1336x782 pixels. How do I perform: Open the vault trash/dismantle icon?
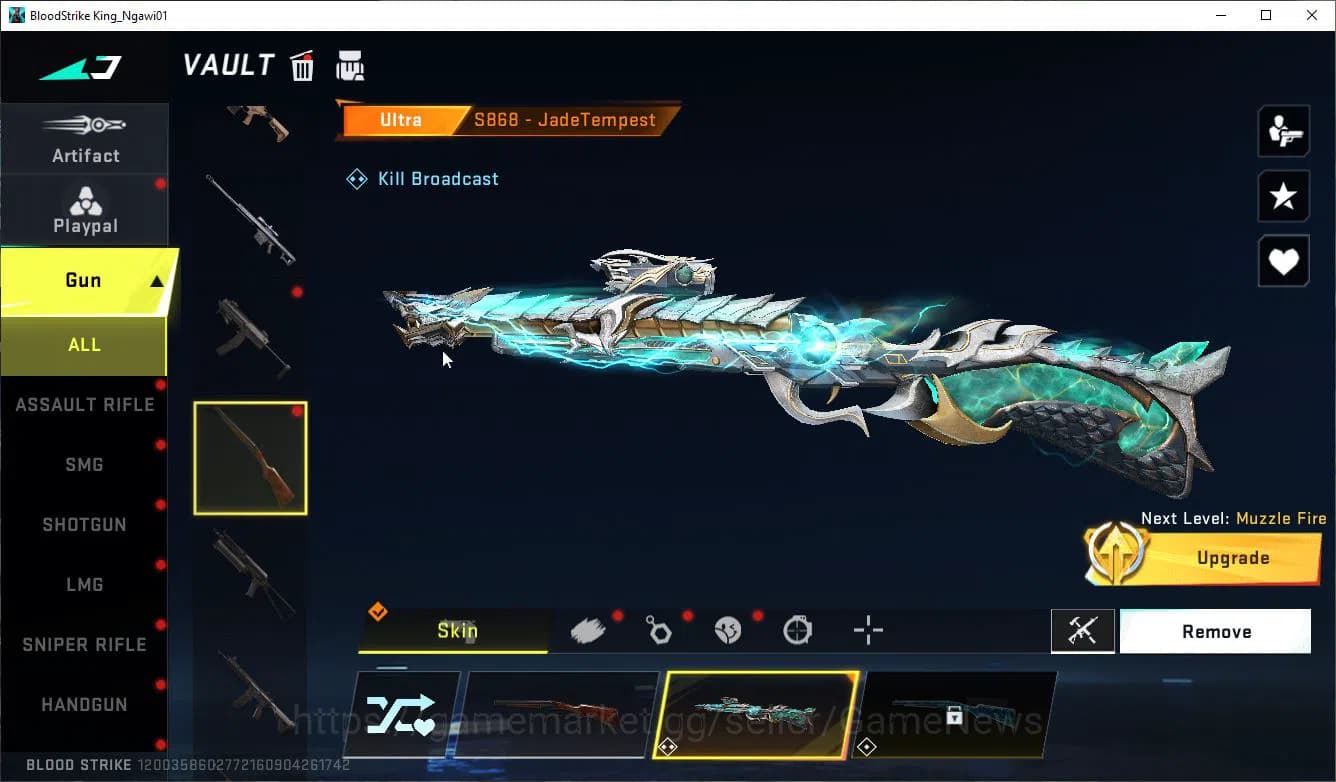coord(302,65)
